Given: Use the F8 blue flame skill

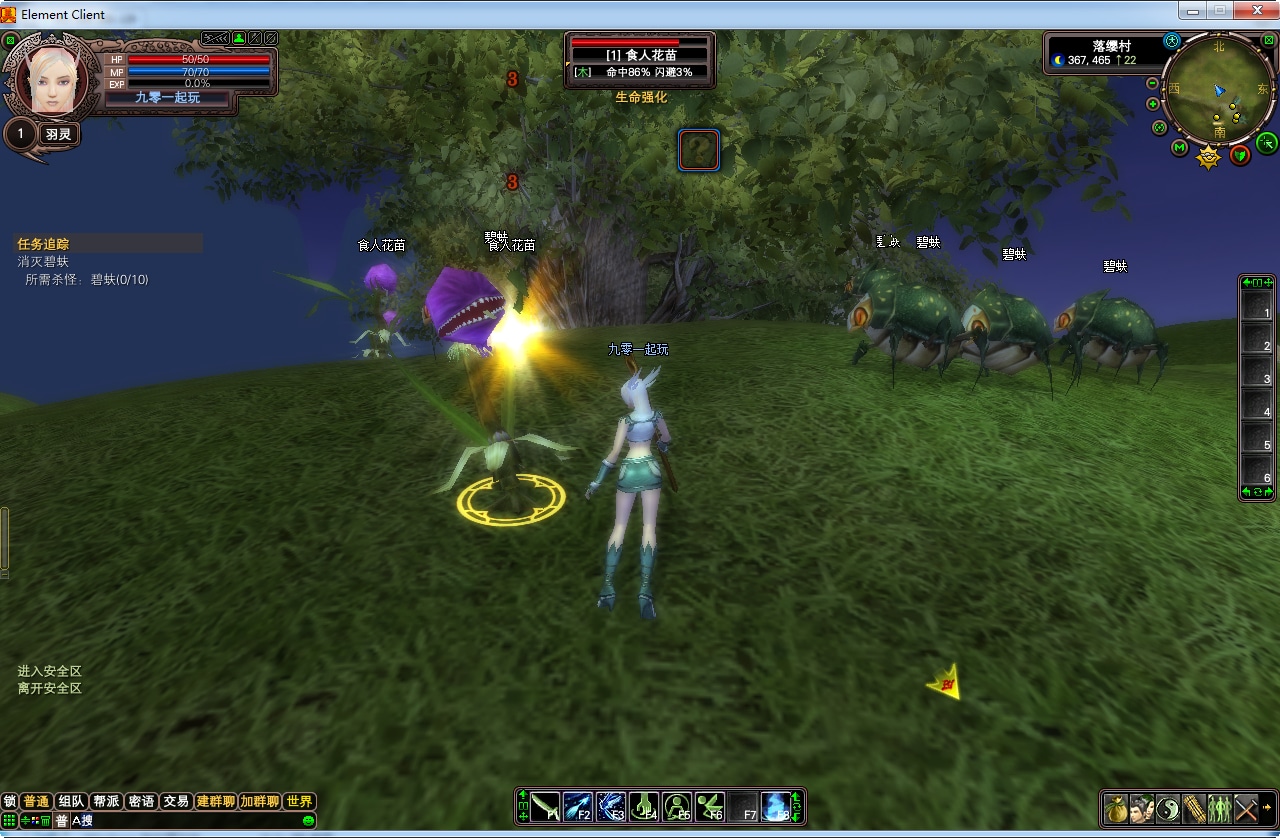Looking at the screenshot, I should pos(776,807).
